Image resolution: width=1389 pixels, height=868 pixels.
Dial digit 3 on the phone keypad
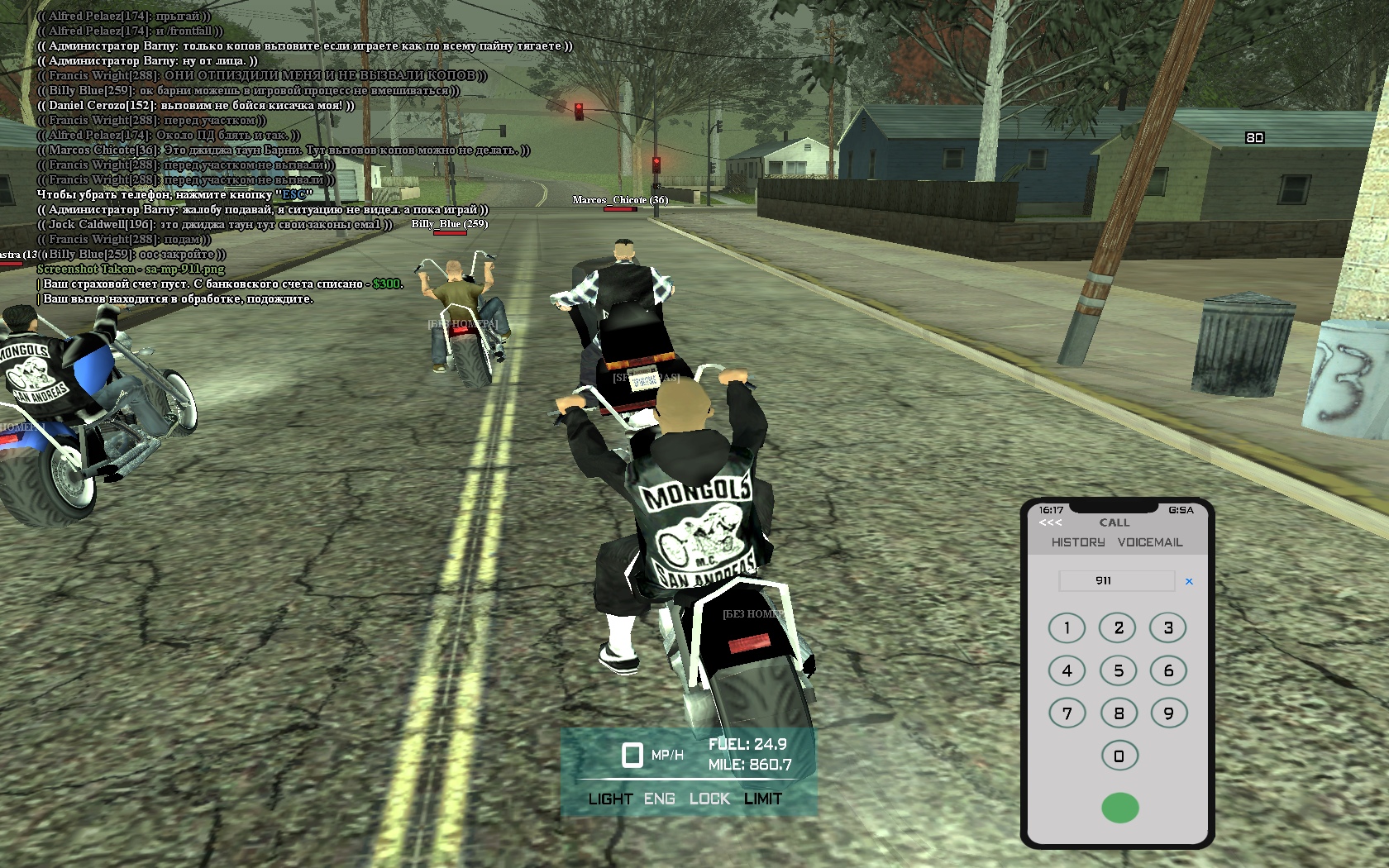1168,628
